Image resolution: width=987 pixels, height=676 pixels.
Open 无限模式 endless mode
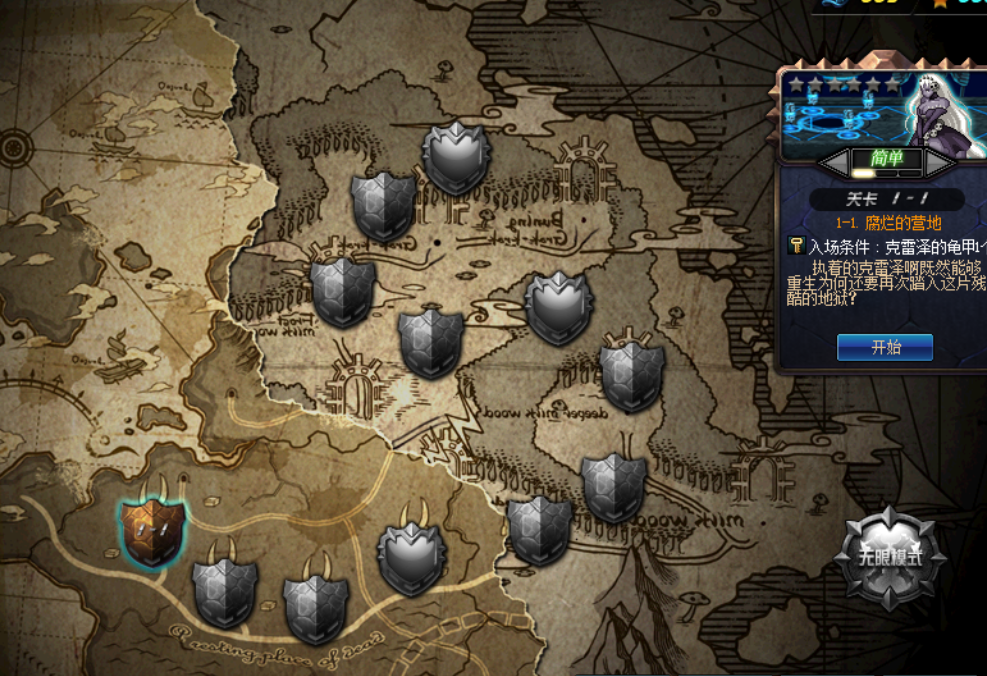[x=889, y=558]
